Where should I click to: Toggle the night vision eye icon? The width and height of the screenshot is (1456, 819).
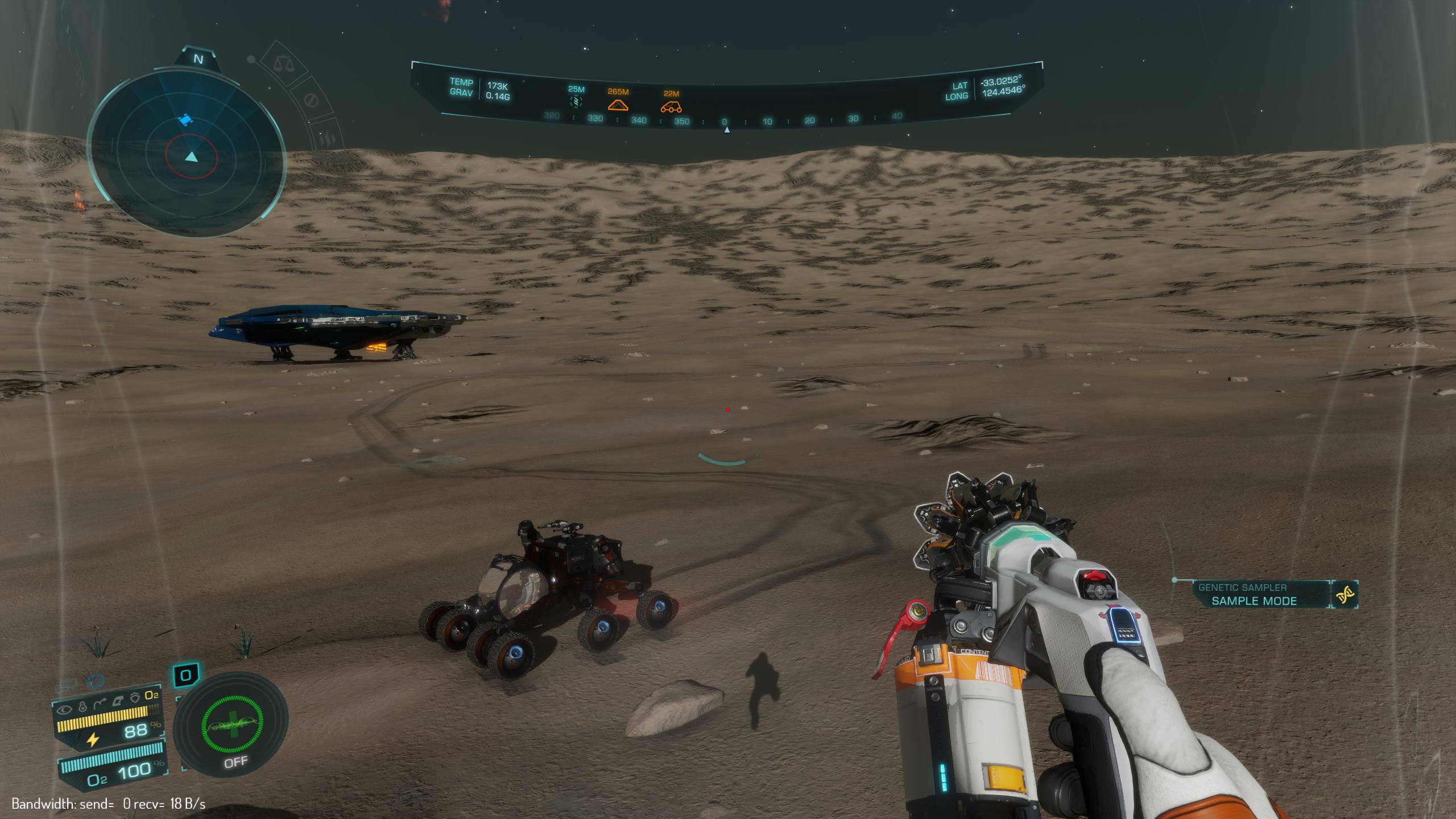[x=65, y=709]
